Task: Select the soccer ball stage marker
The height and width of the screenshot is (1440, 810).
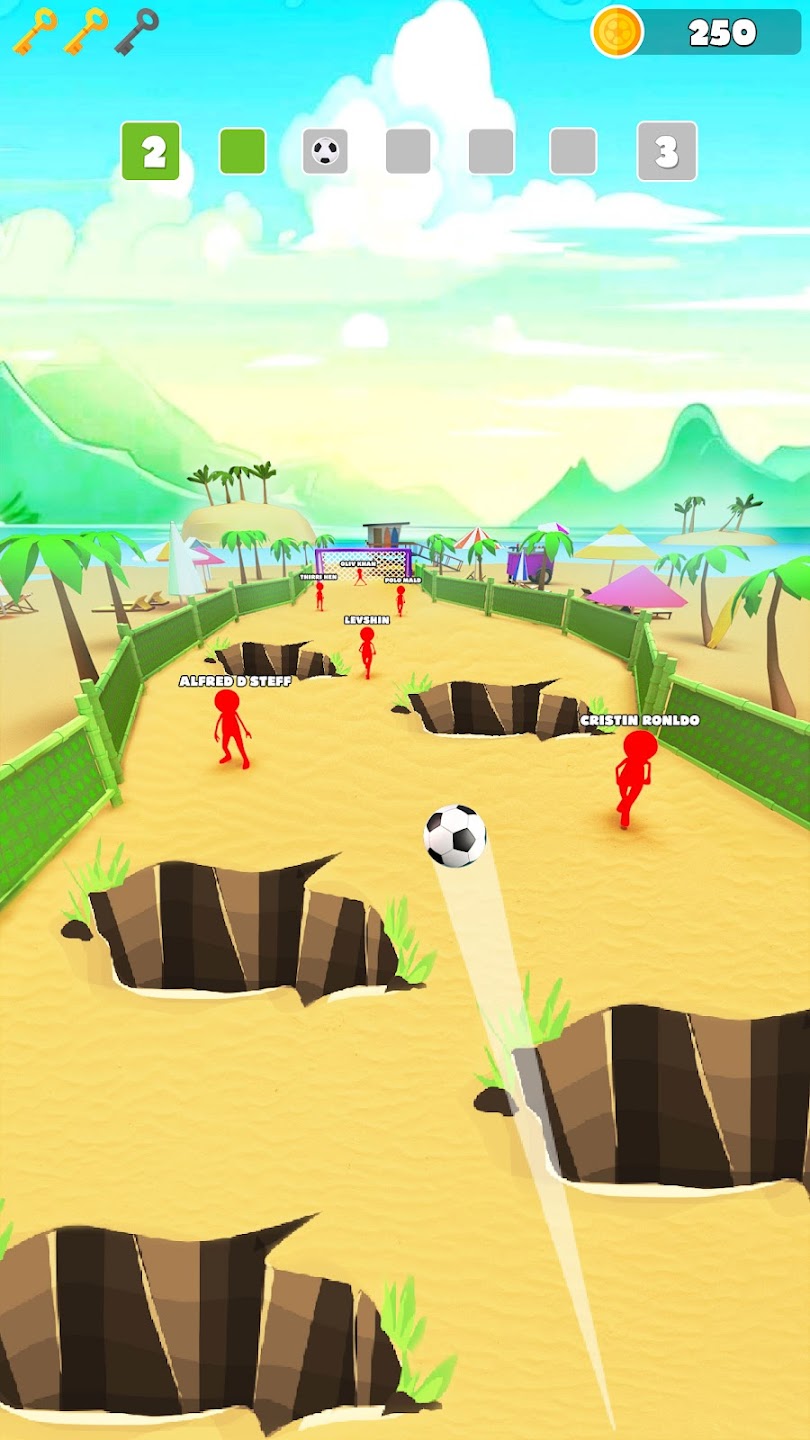Action: coord(325,151)
